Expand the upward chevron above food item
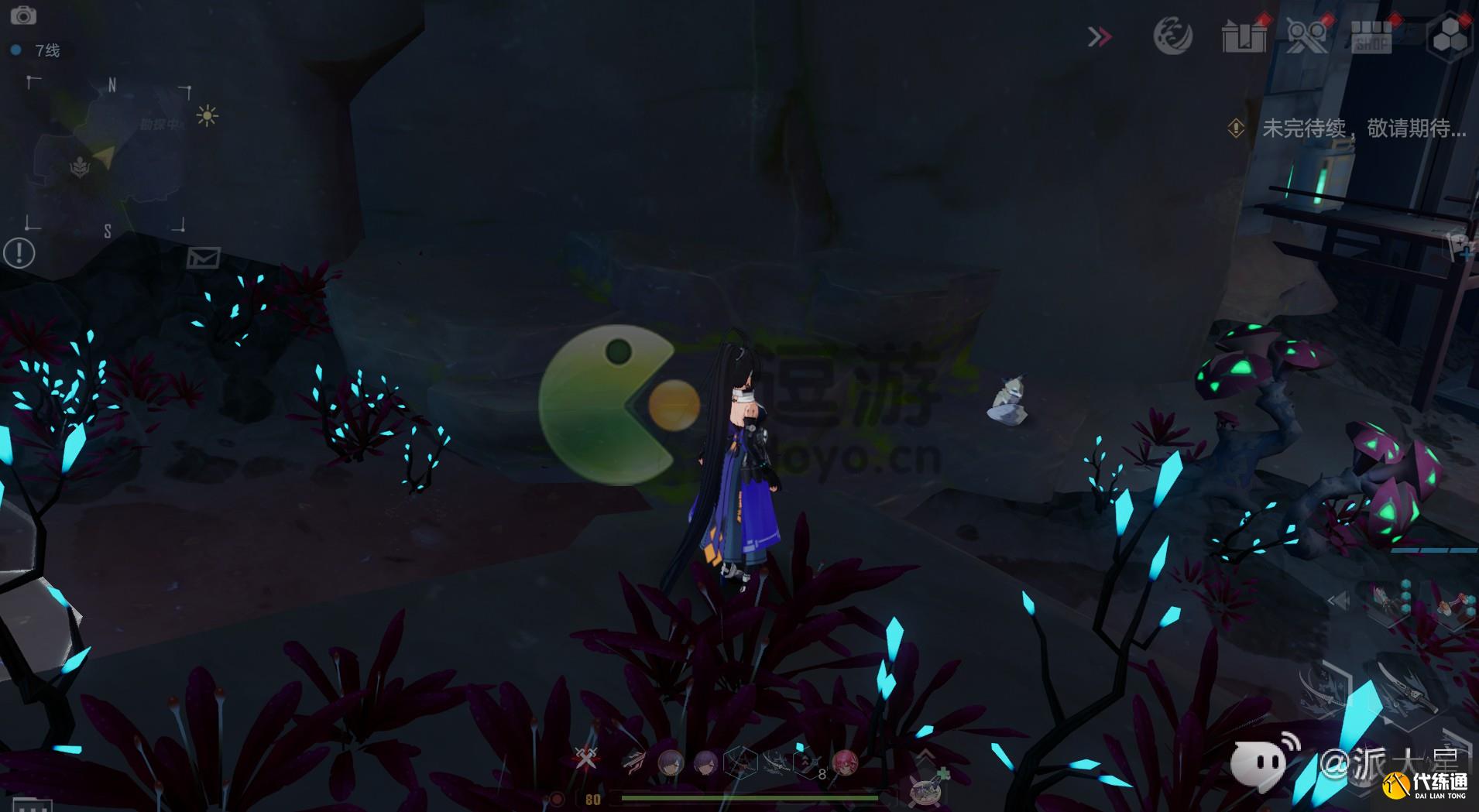This screenshot has height=812, width=1479. tap(926, 755)
